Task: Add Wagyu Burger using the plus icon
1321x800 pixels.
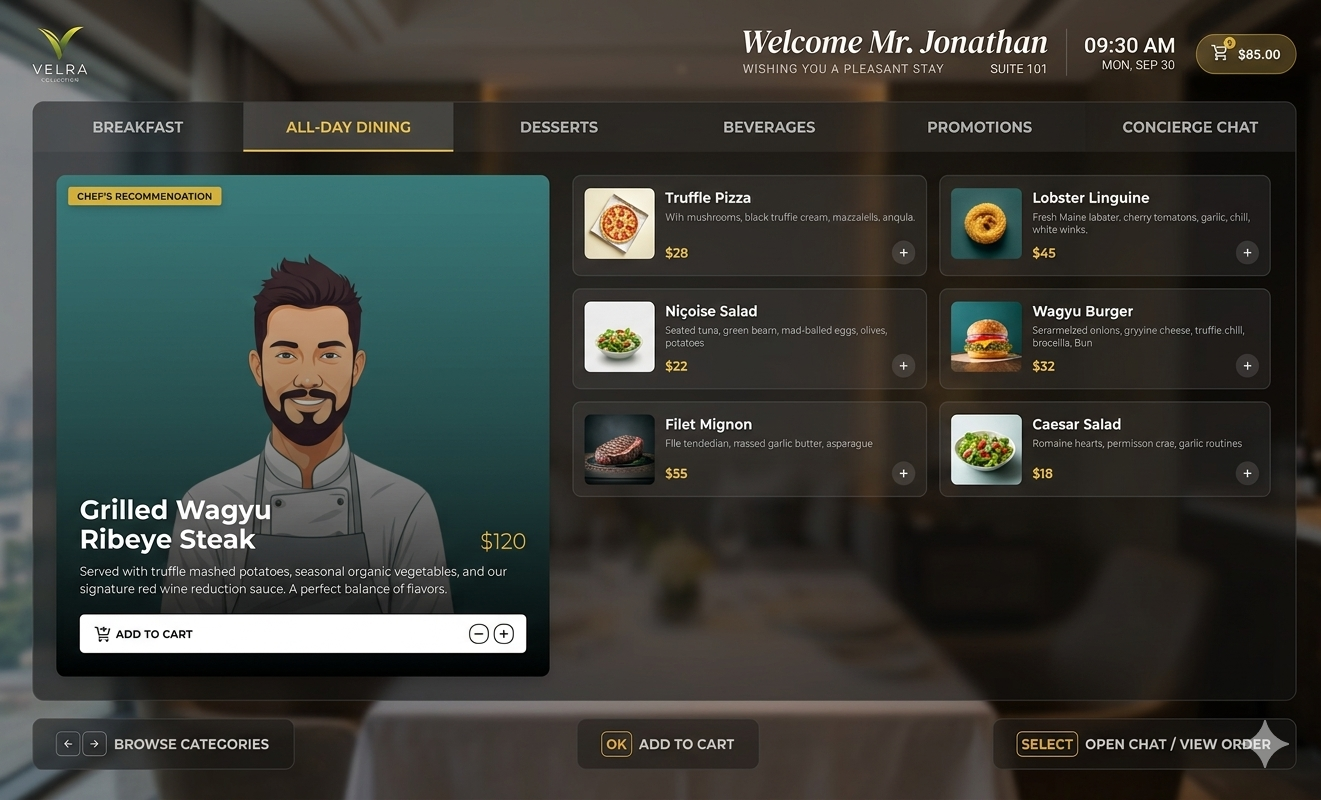Action: tap(1247, 366)
